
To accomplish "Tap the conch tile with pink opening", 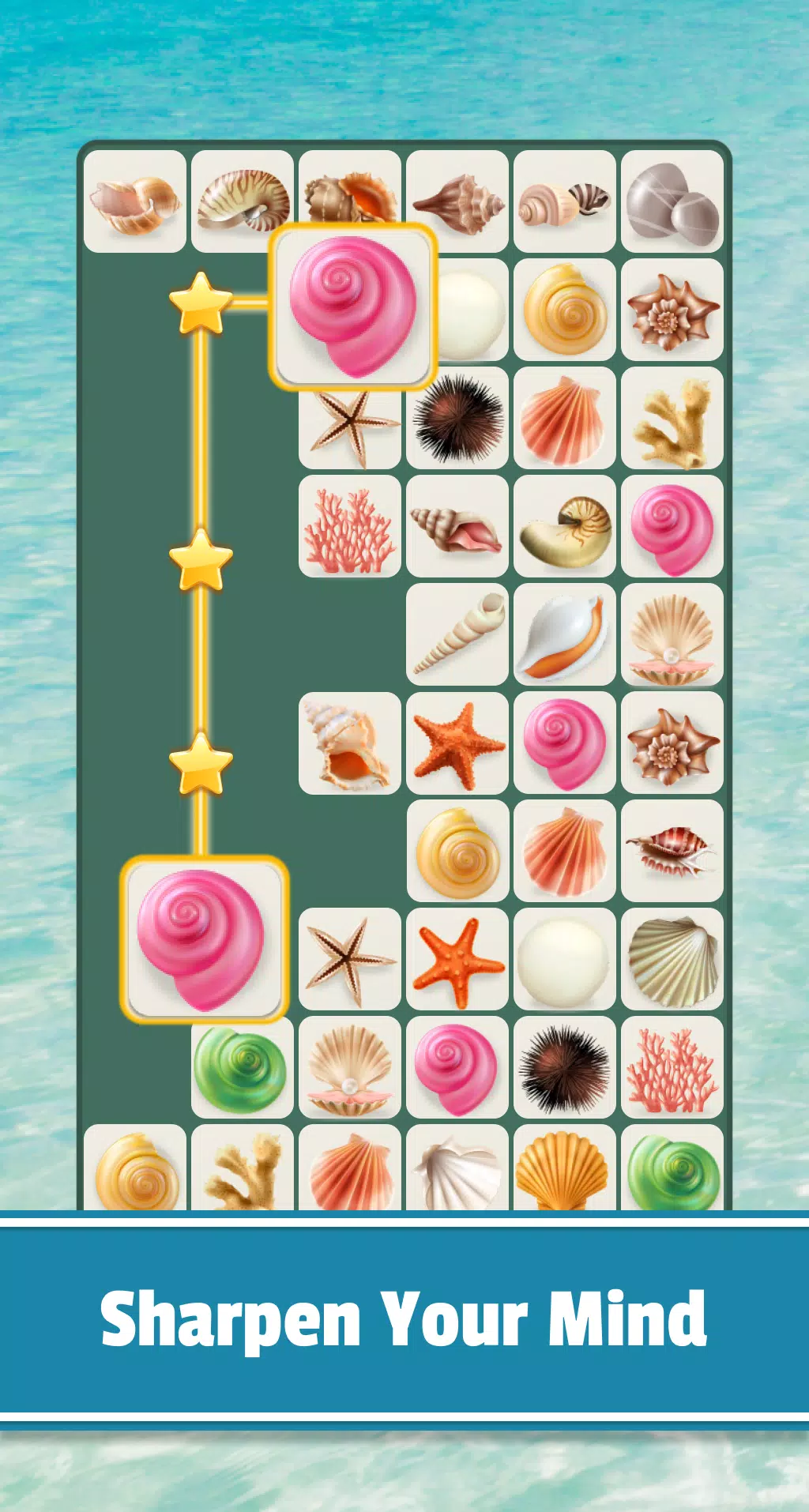I will click(x=457, y=526).
